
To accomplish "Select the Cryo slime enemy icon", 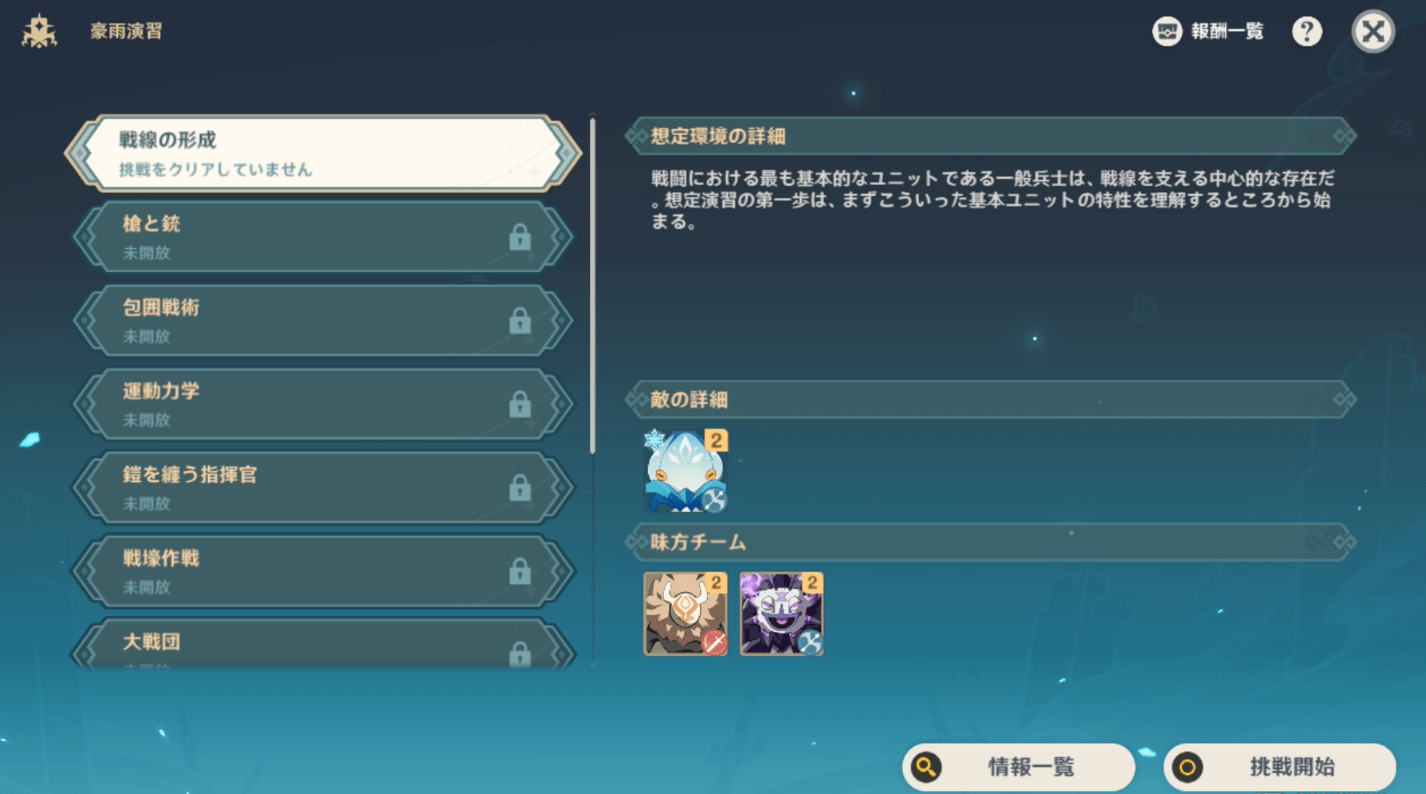I will tap(685, 470).
